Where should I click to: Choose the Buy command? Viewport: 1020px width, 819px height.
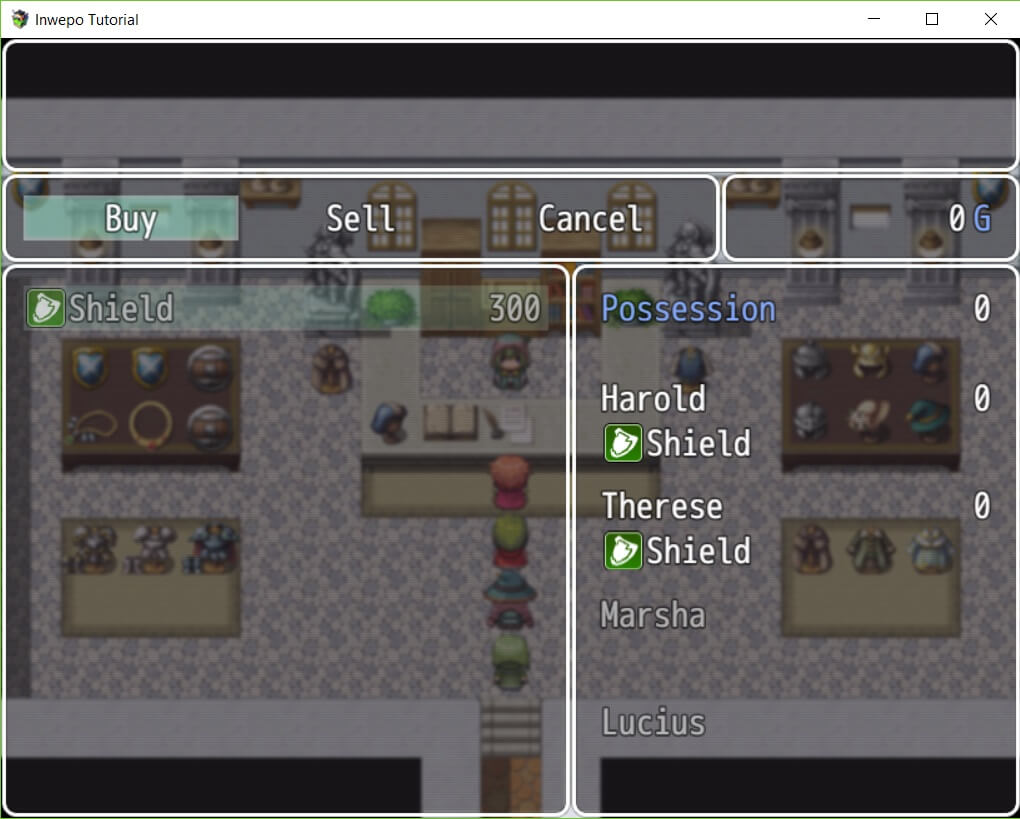point(131,218)
